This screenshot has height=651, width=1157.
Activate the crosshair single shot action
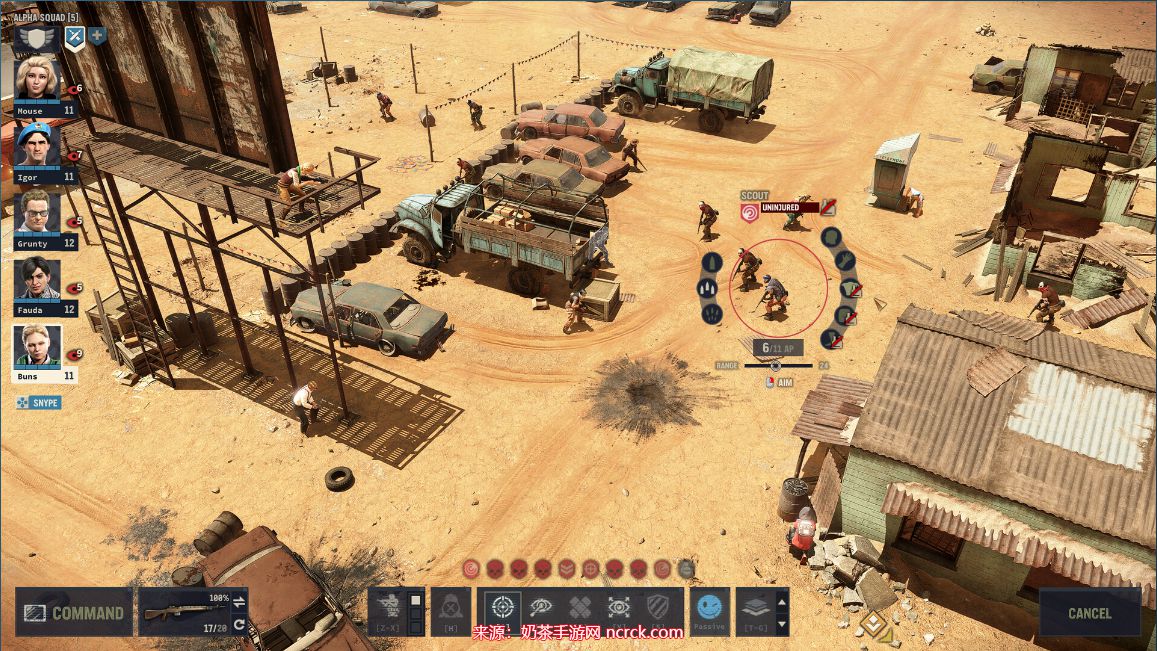tap(502, 607)
